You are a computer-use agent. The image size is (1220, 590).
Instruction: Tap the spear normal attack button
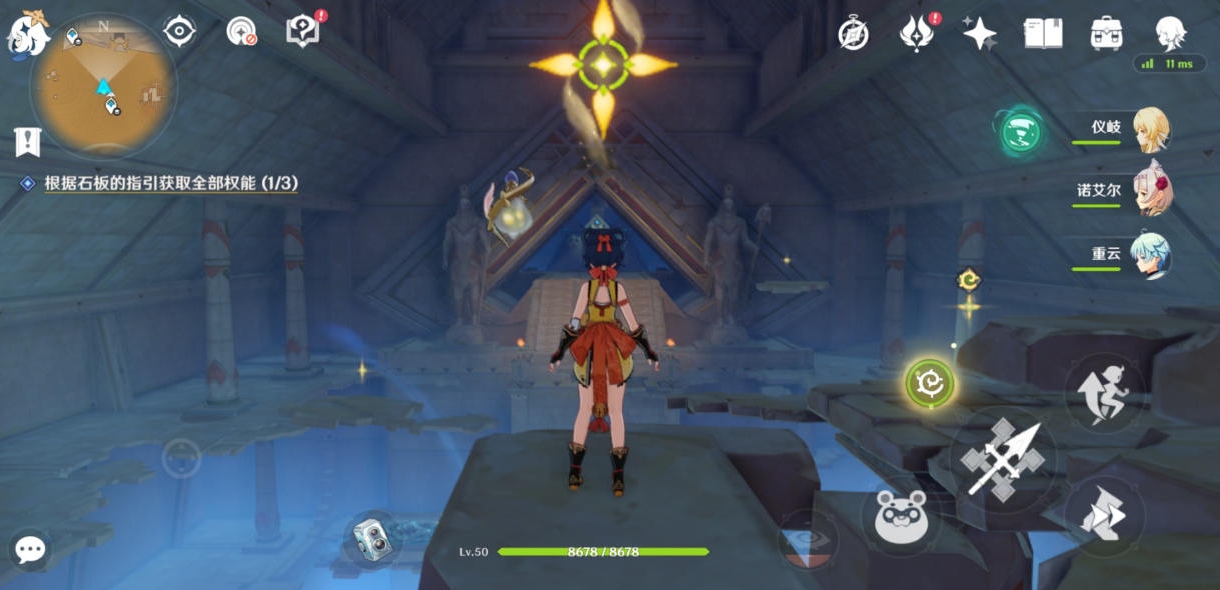pos(1002,459)
